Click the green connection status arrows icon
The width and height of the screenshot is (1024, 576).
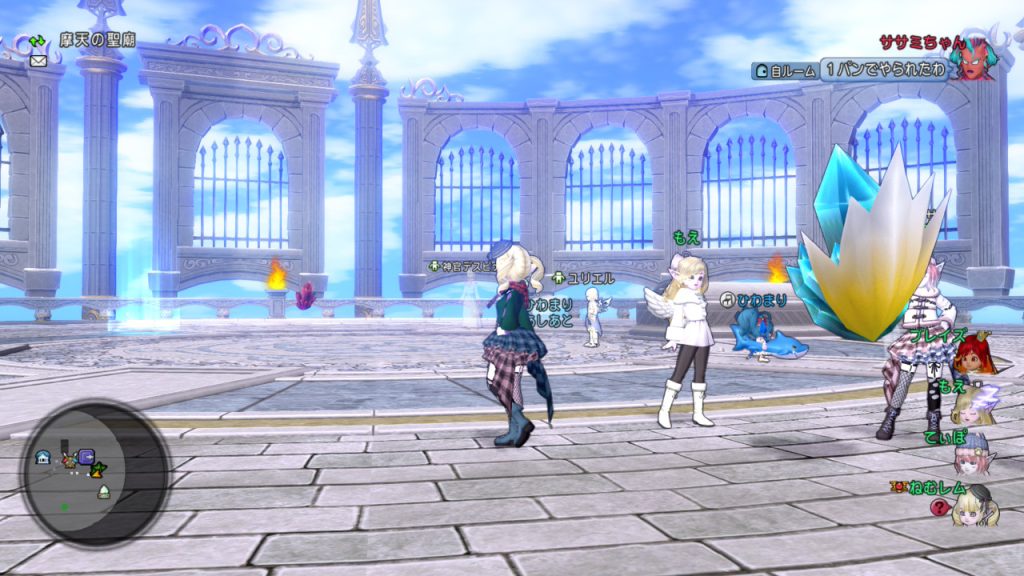39,41
